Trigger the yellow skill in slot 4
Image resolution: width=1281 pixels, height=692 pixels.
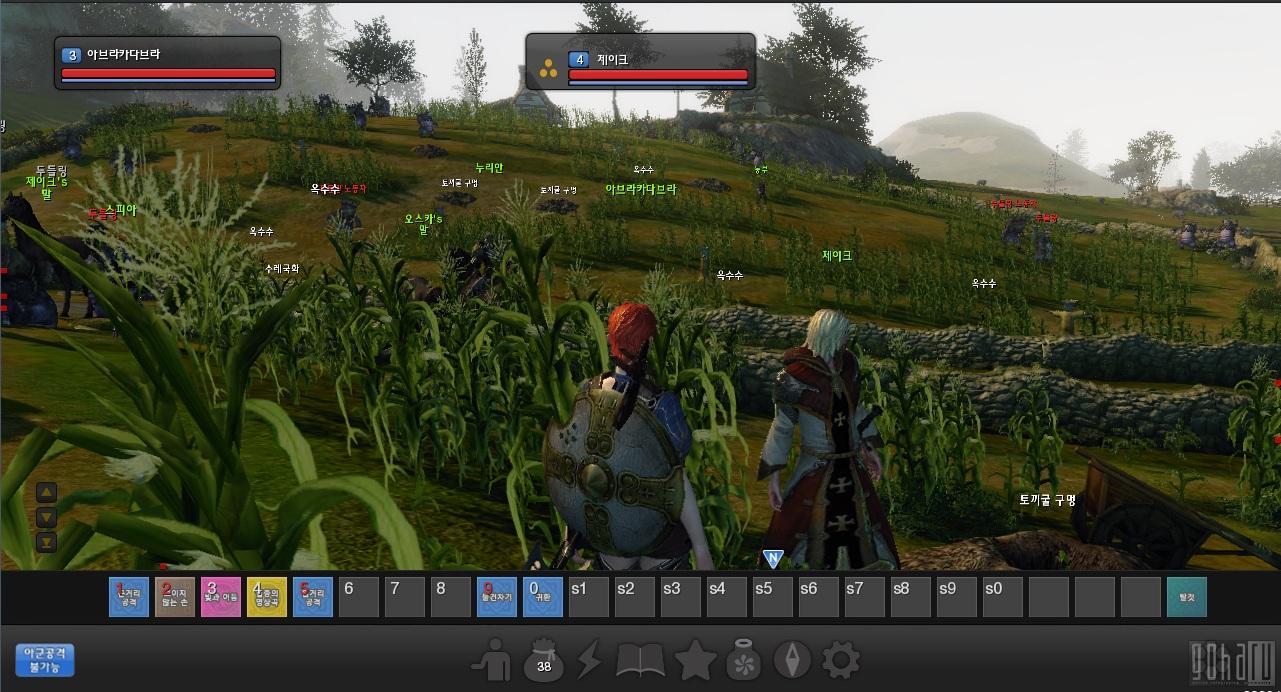[x=267, y=597]
